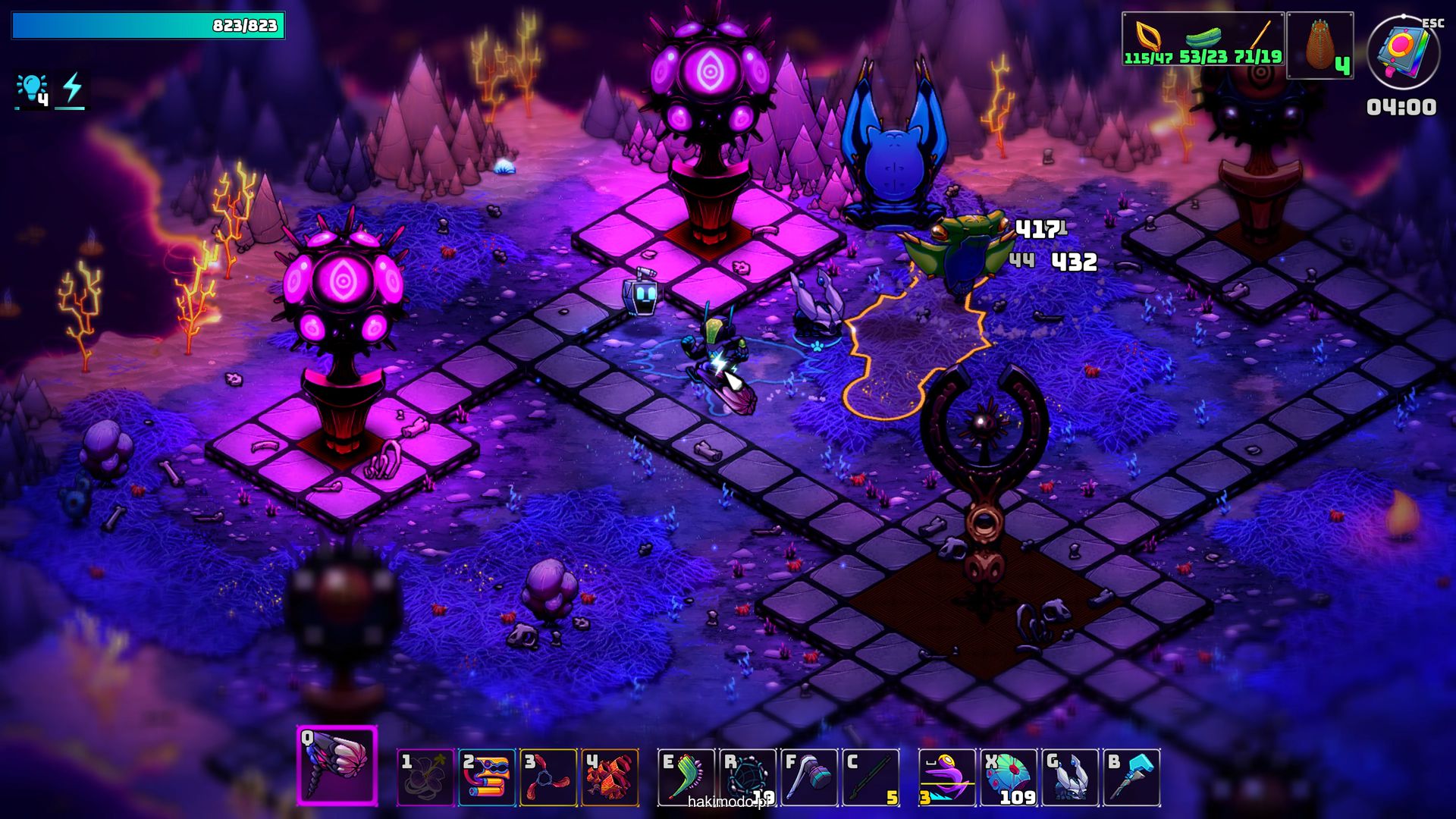Image resolution: width=1456 pixels, height=819 pixels.
Task: Click the tracked recipe resources panel
Action: 1203,39
